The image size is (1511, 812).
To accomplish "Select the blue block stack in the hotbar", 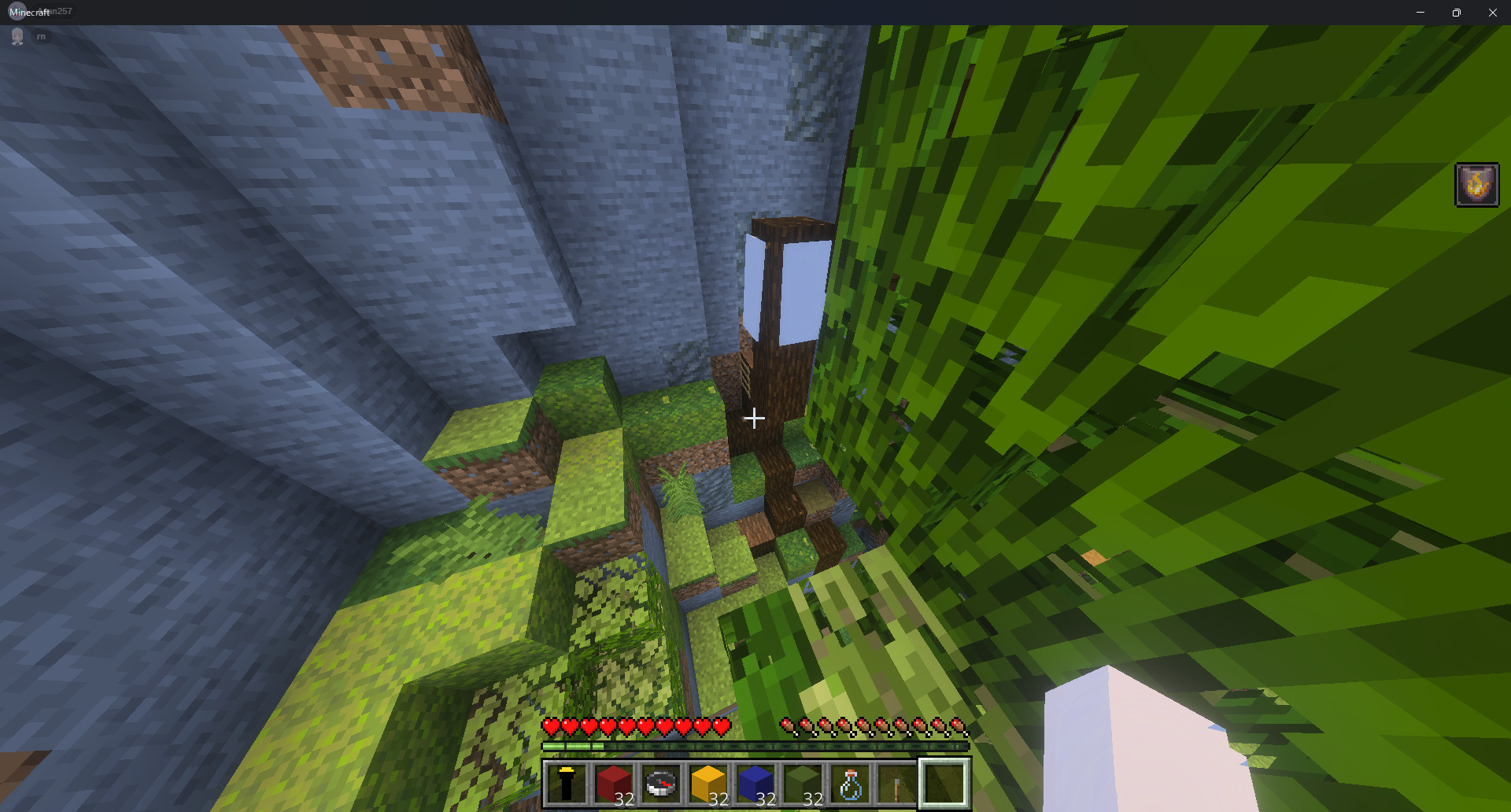I will click(755, 784).
